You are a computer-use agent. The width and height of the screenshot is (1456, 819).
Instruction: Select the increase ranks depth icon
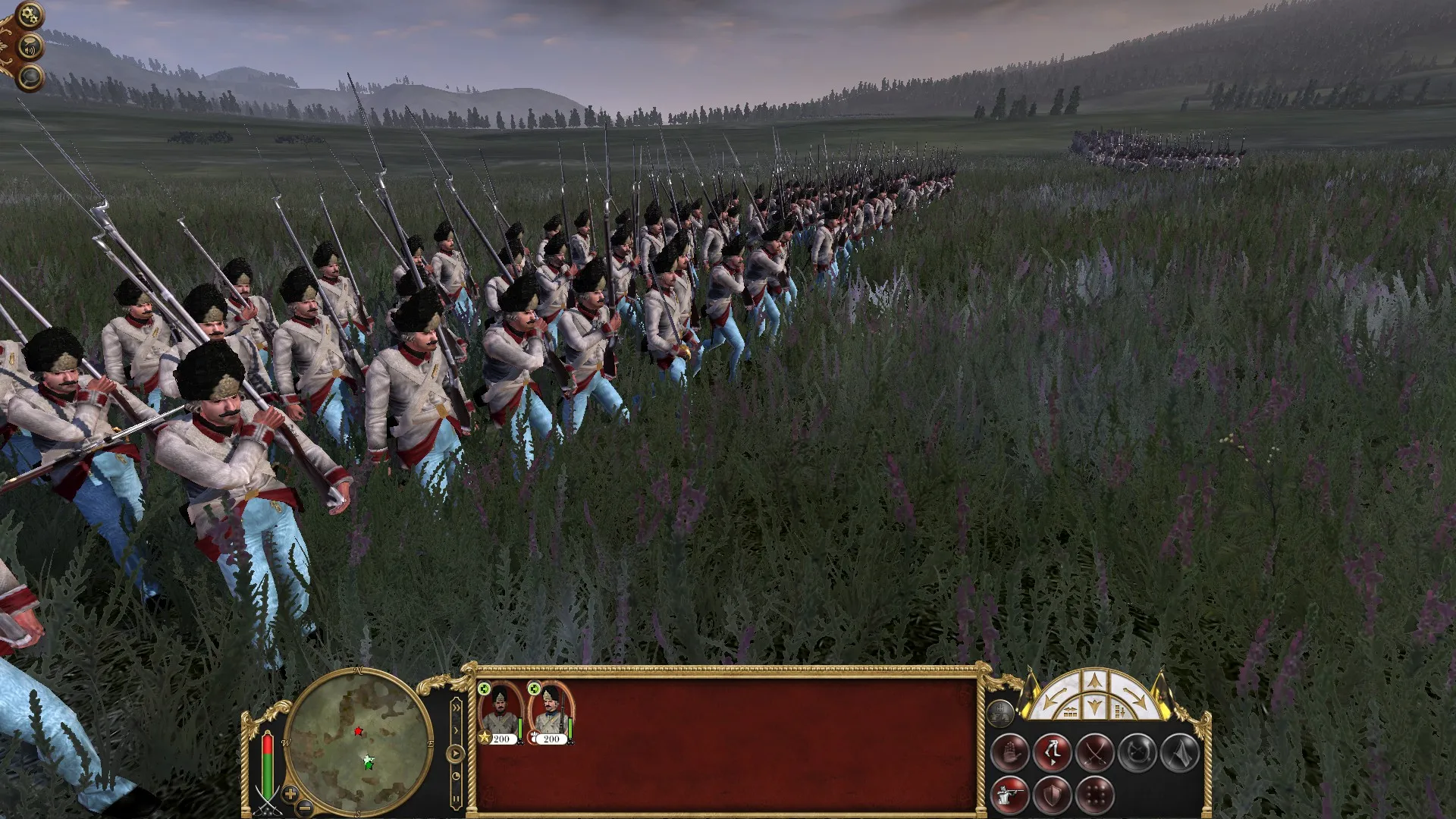coord(1118,711)
